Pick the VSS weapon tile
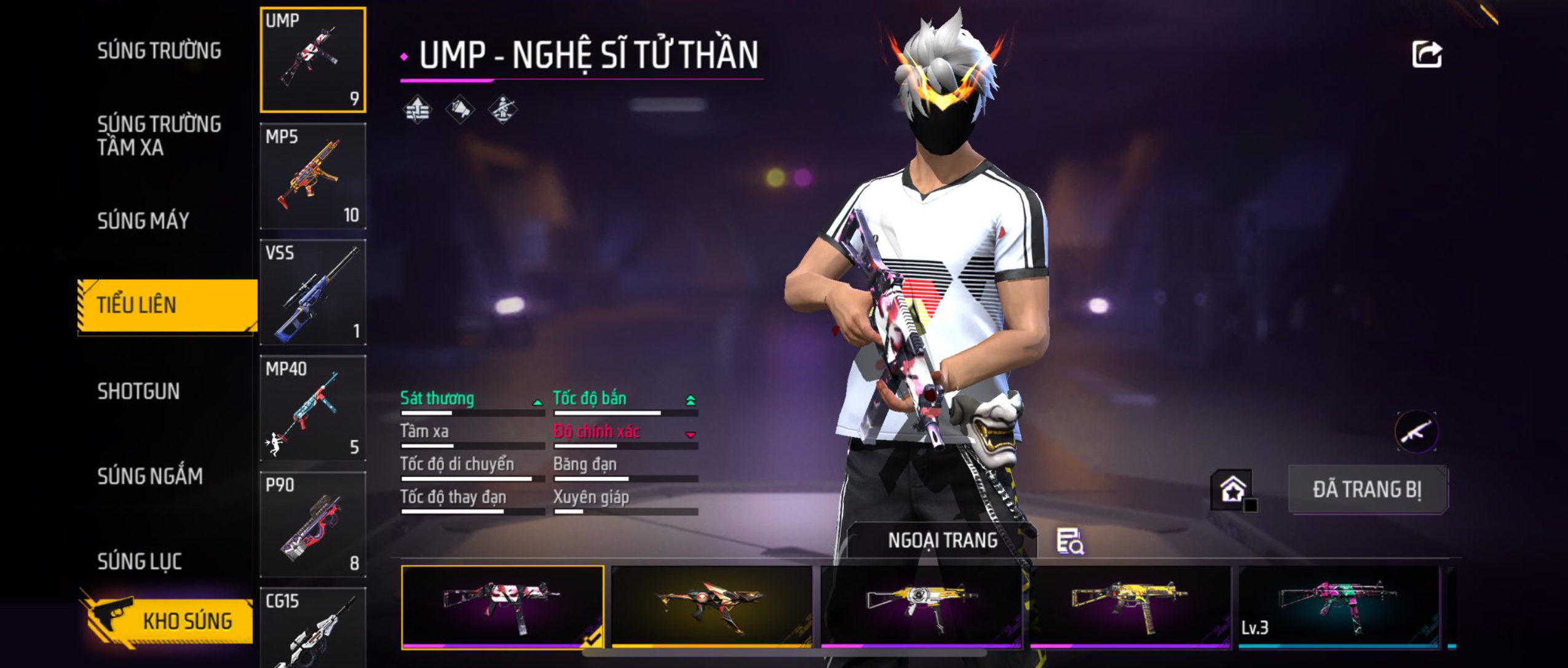1568x668 pixels. pos(313,292)
